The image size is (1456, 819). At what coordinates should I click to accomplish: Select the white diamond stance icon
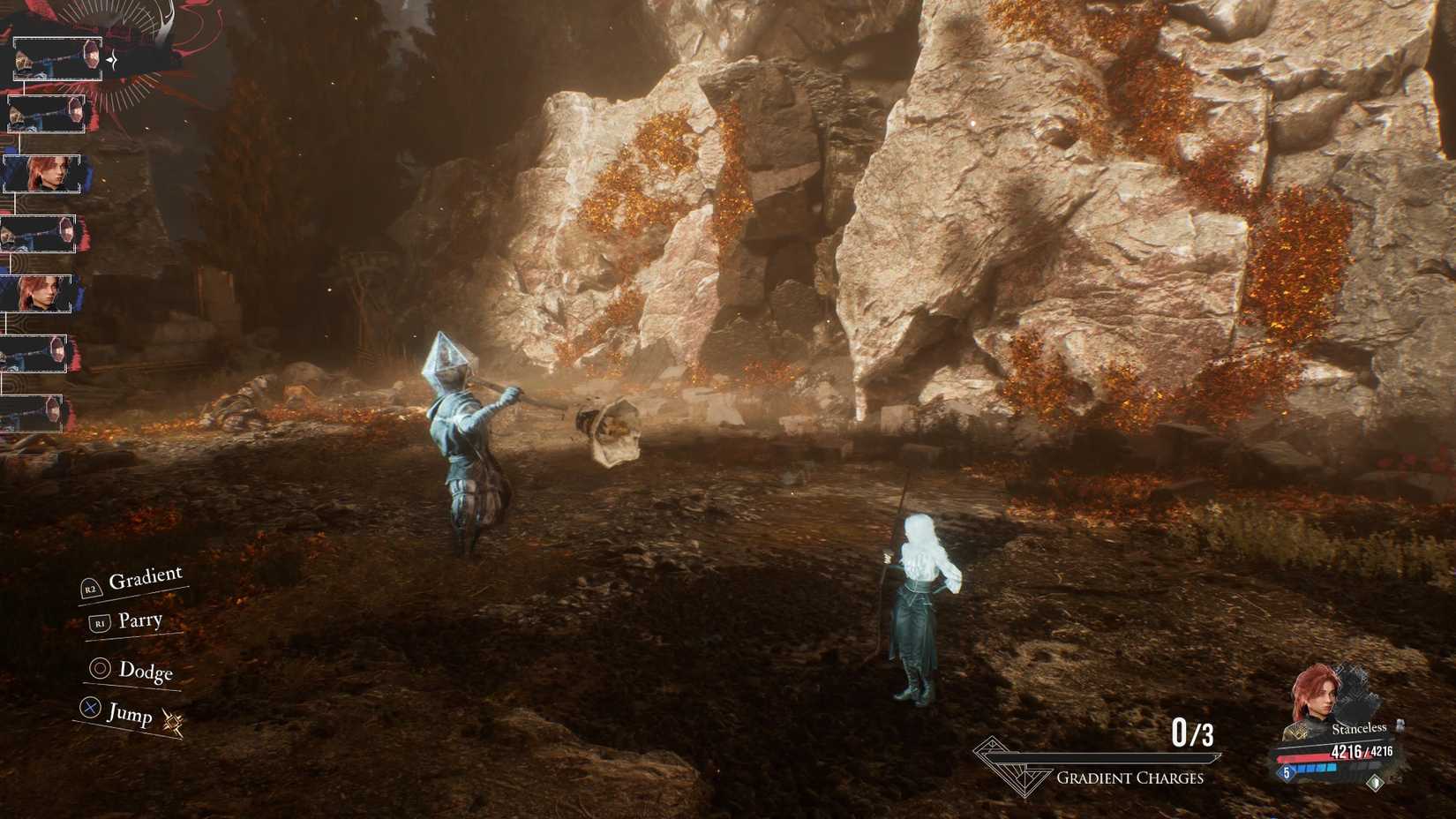click(1376, 783)
